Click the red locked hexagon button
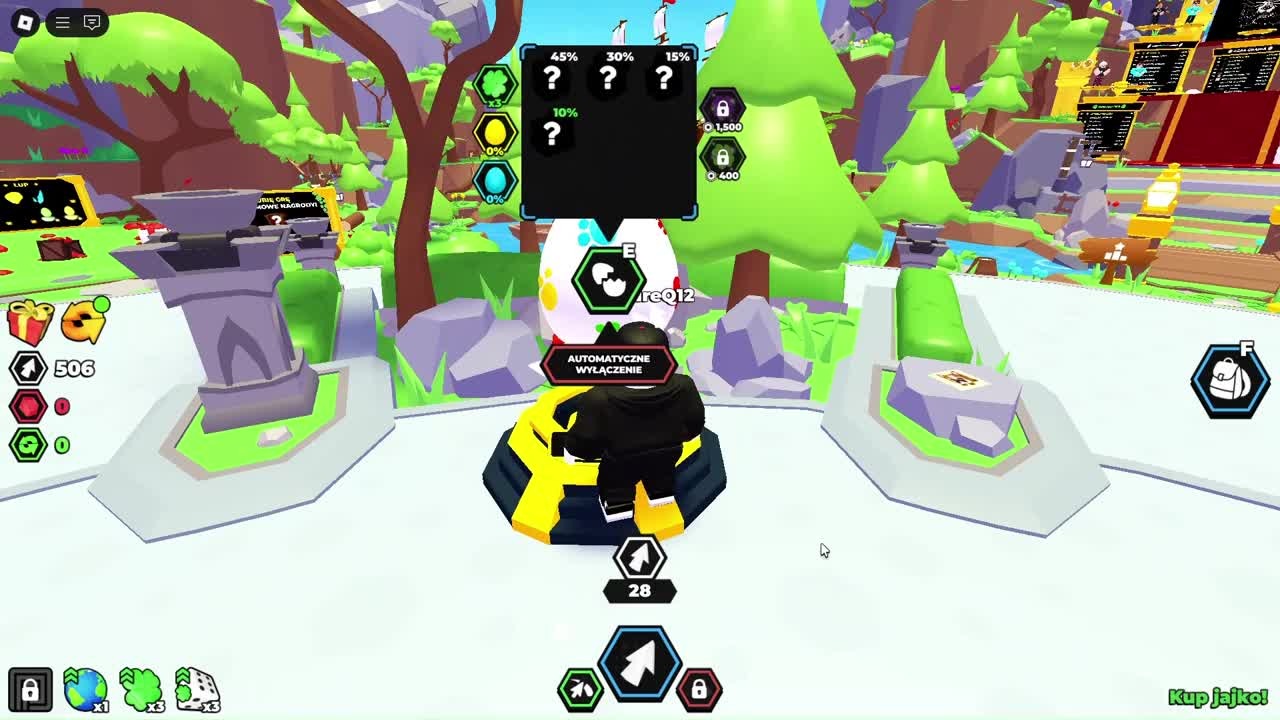 click(x=699, y=688)
